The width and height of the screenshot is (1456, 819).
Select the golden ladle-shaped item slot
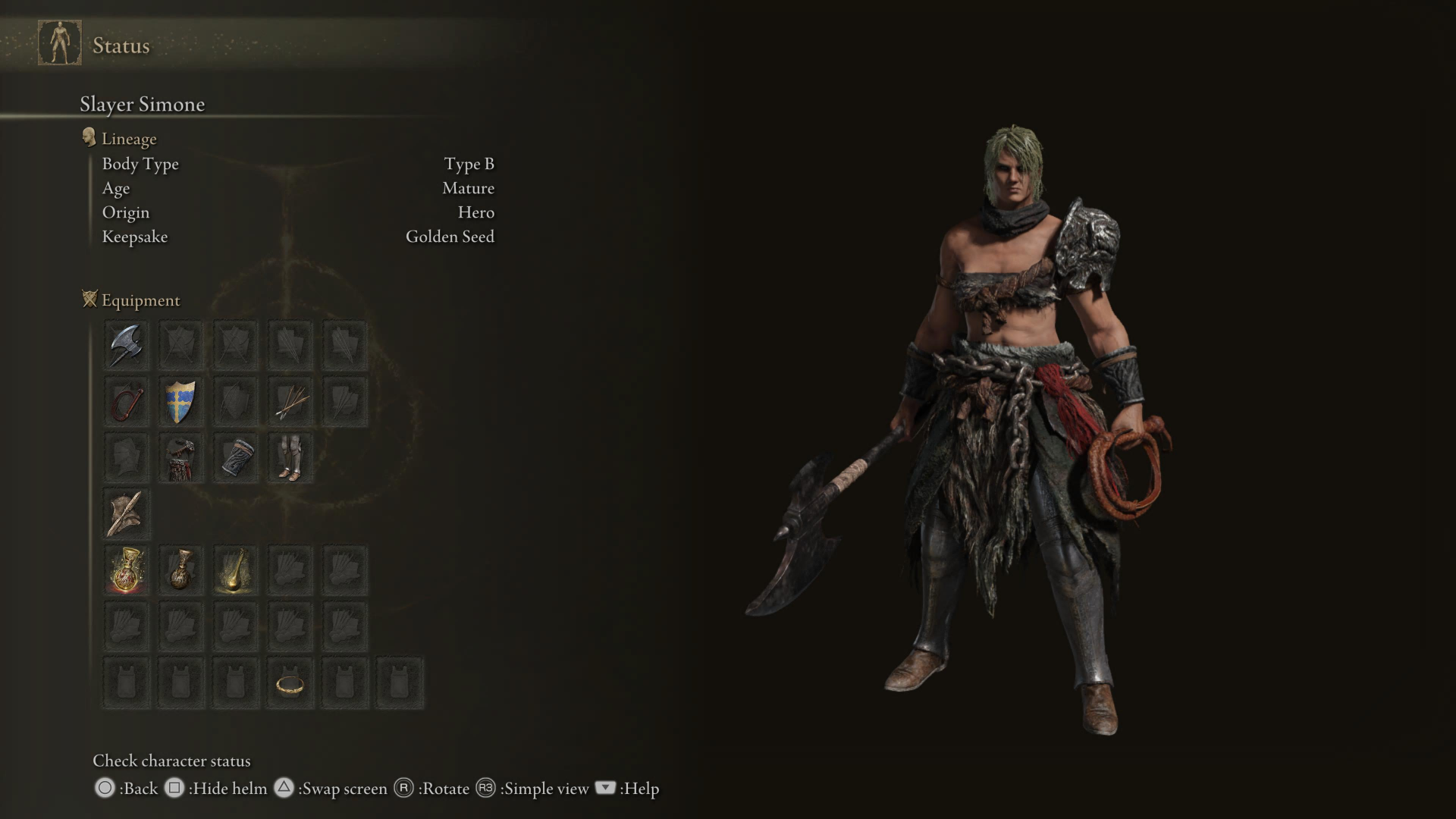[x=236, y=570]
